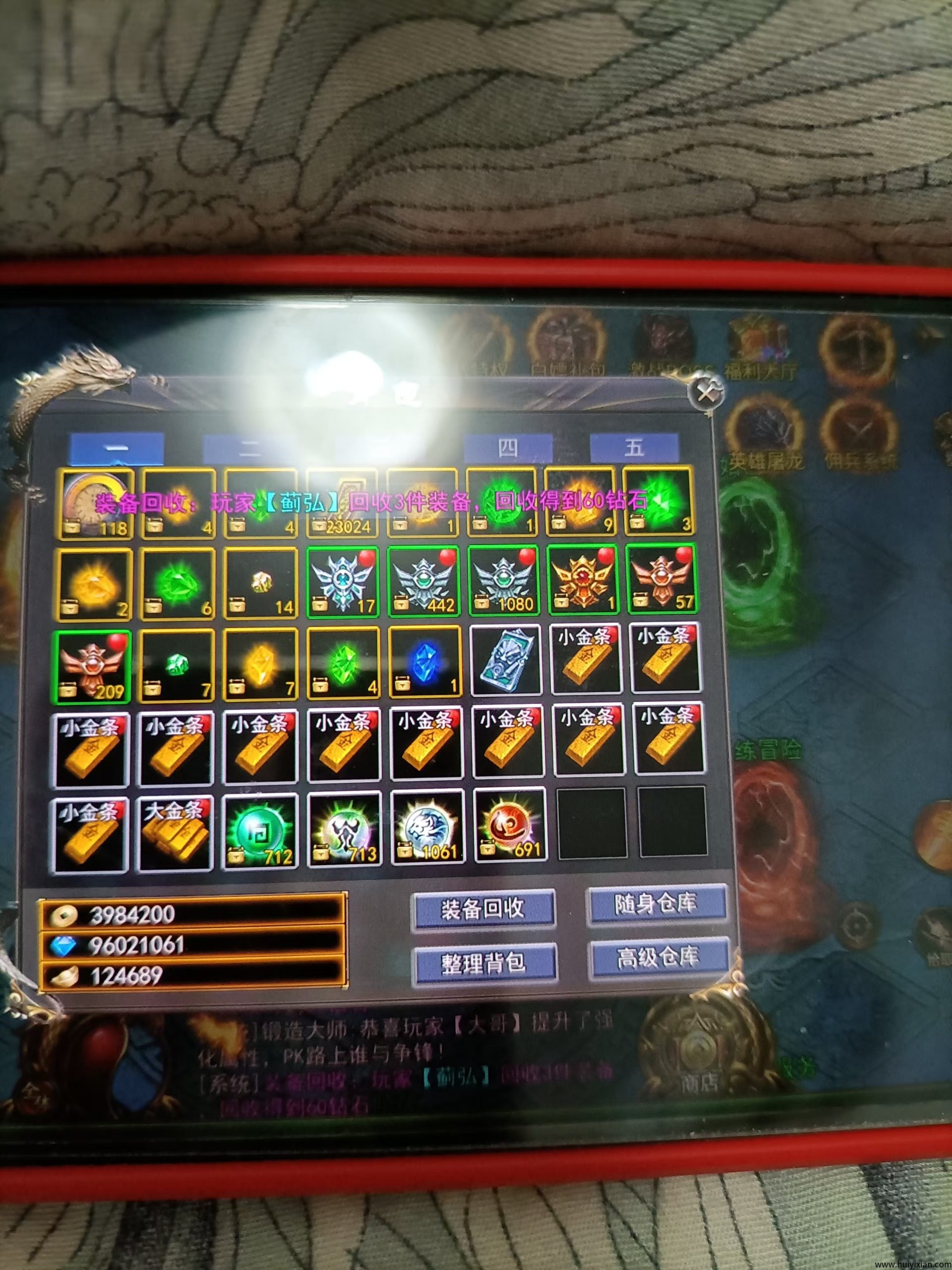Select the silver badge stack of 1080

point(503,581)
